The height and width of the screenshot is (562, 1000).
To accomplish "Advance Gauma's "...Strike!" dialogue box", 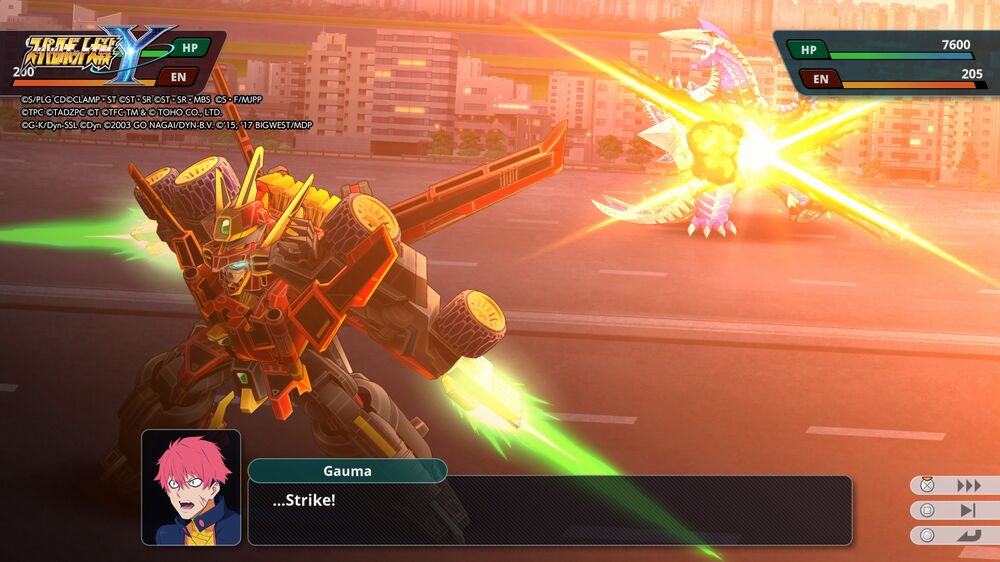I will click(549, 510).
